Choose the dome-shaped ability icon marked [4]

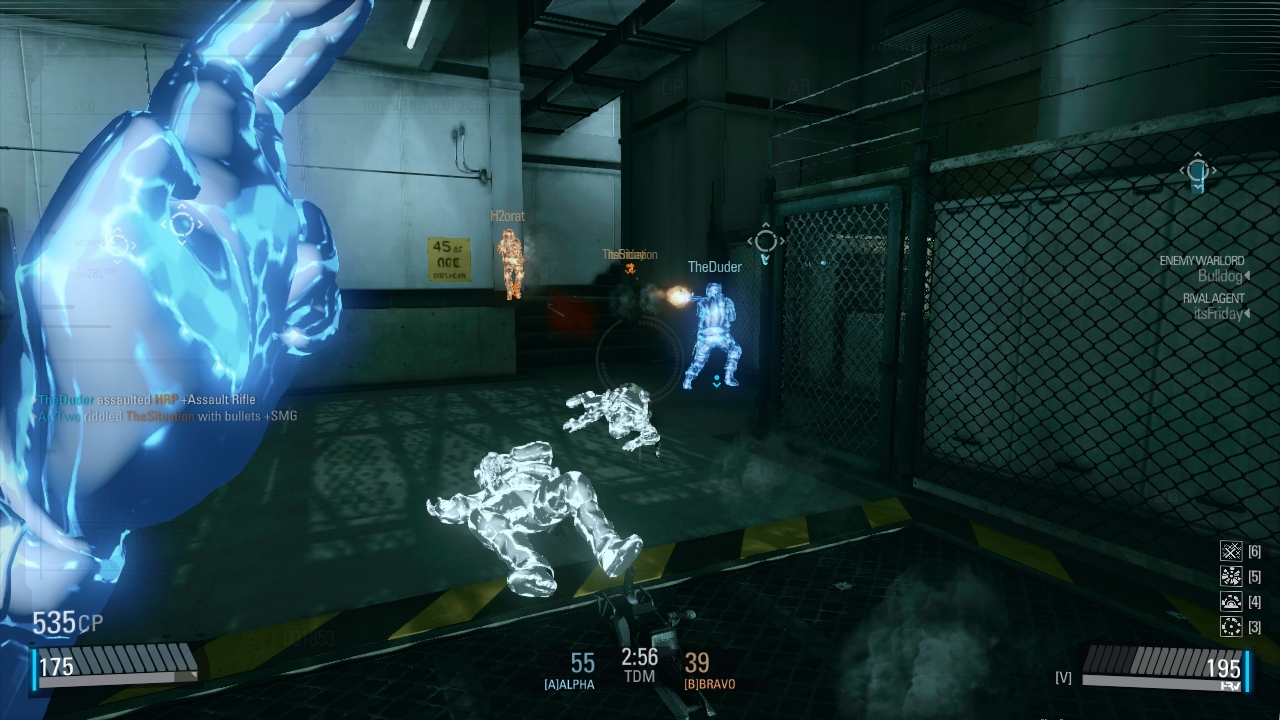[1231, 602]
